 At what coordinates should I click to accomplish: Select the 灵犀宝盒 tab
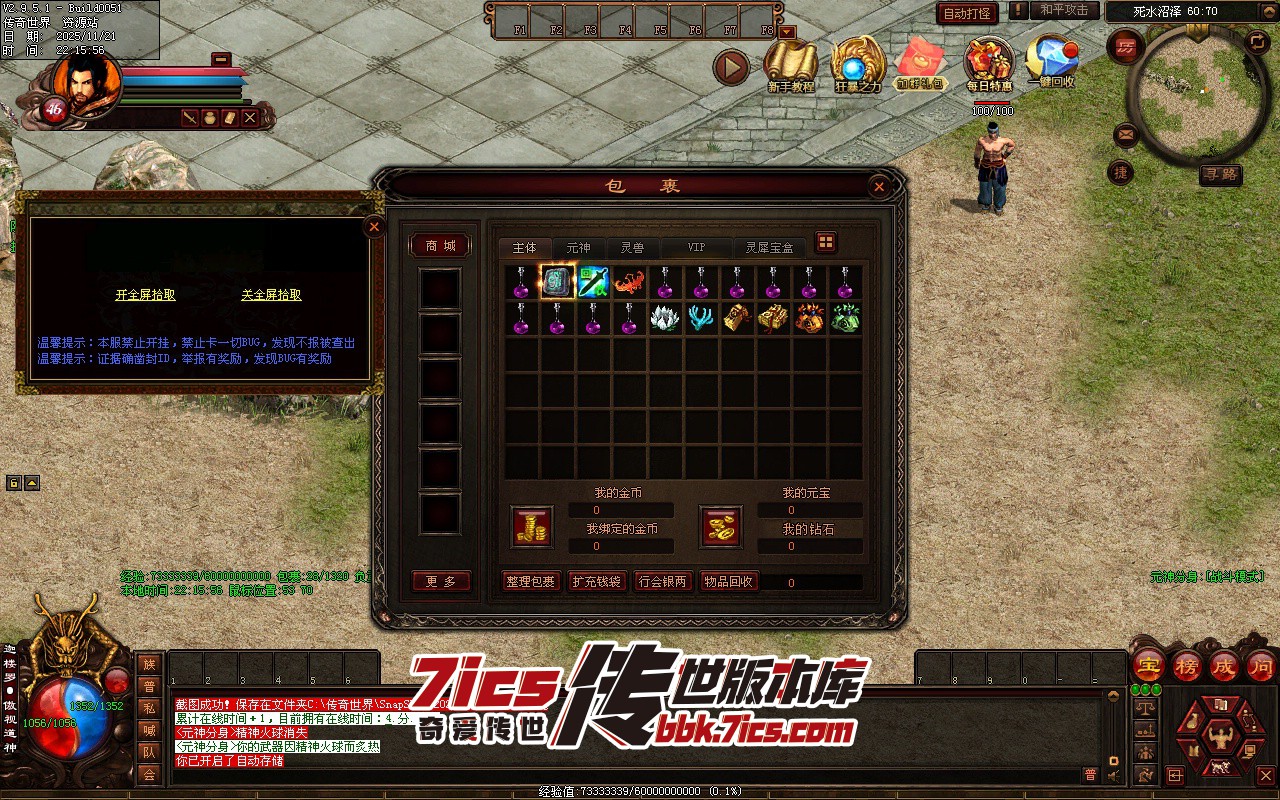click(x=769, y=248)
